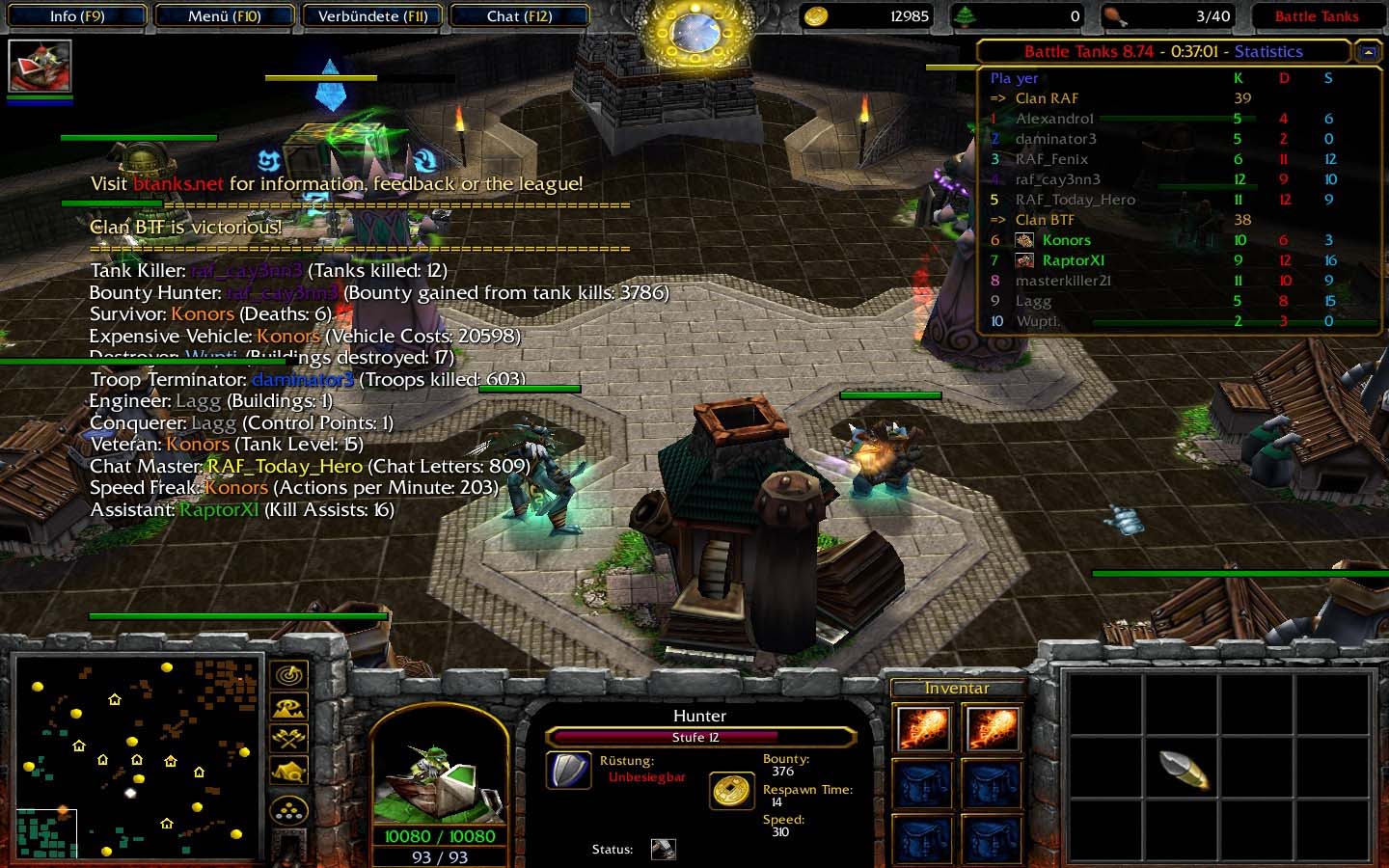This screenshot has height=868, width=1389.
Task: Toggle creep camp display tent button
Action: [x=289, y=772]
